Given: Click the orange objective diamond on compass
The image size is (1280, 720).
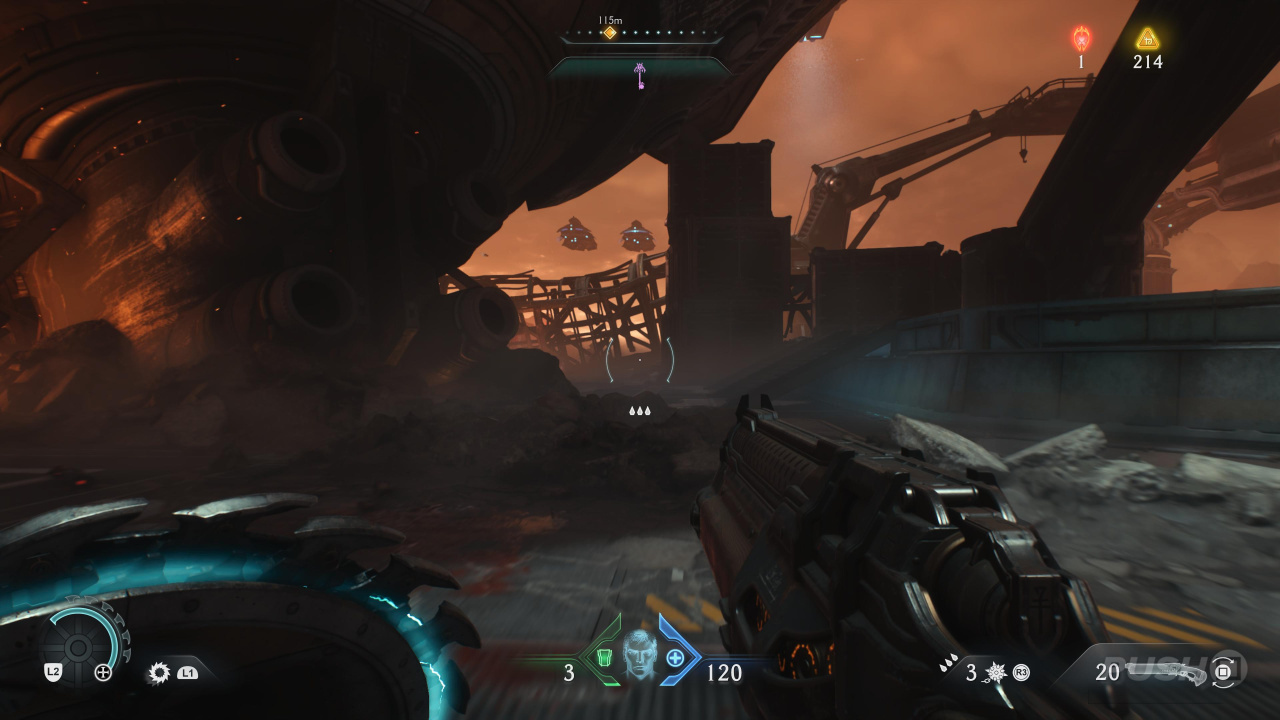Looking at the screenshot, I should click(609, 33).
